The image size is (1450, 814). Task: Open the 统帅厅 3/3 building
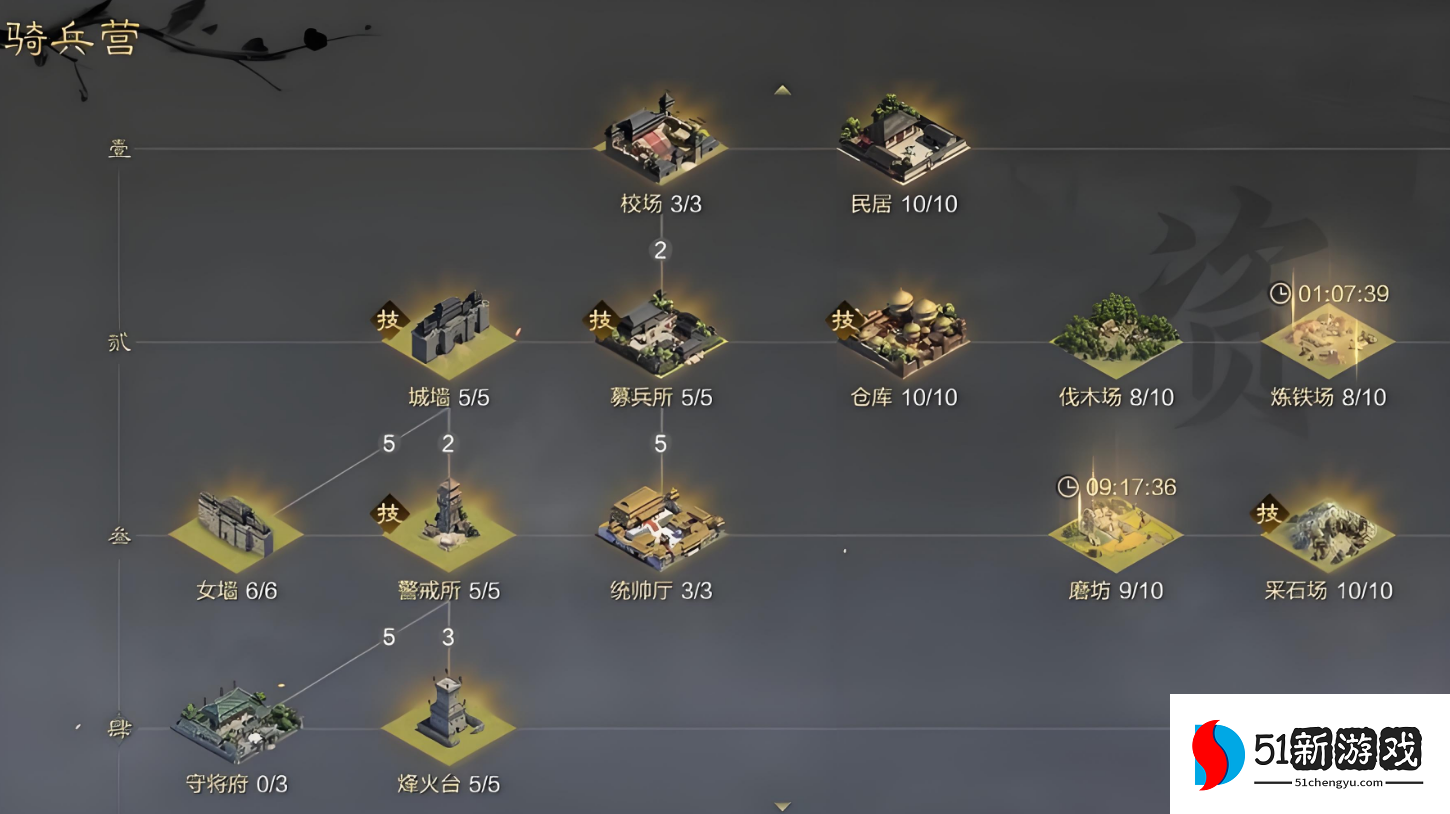tap(661, 526)
